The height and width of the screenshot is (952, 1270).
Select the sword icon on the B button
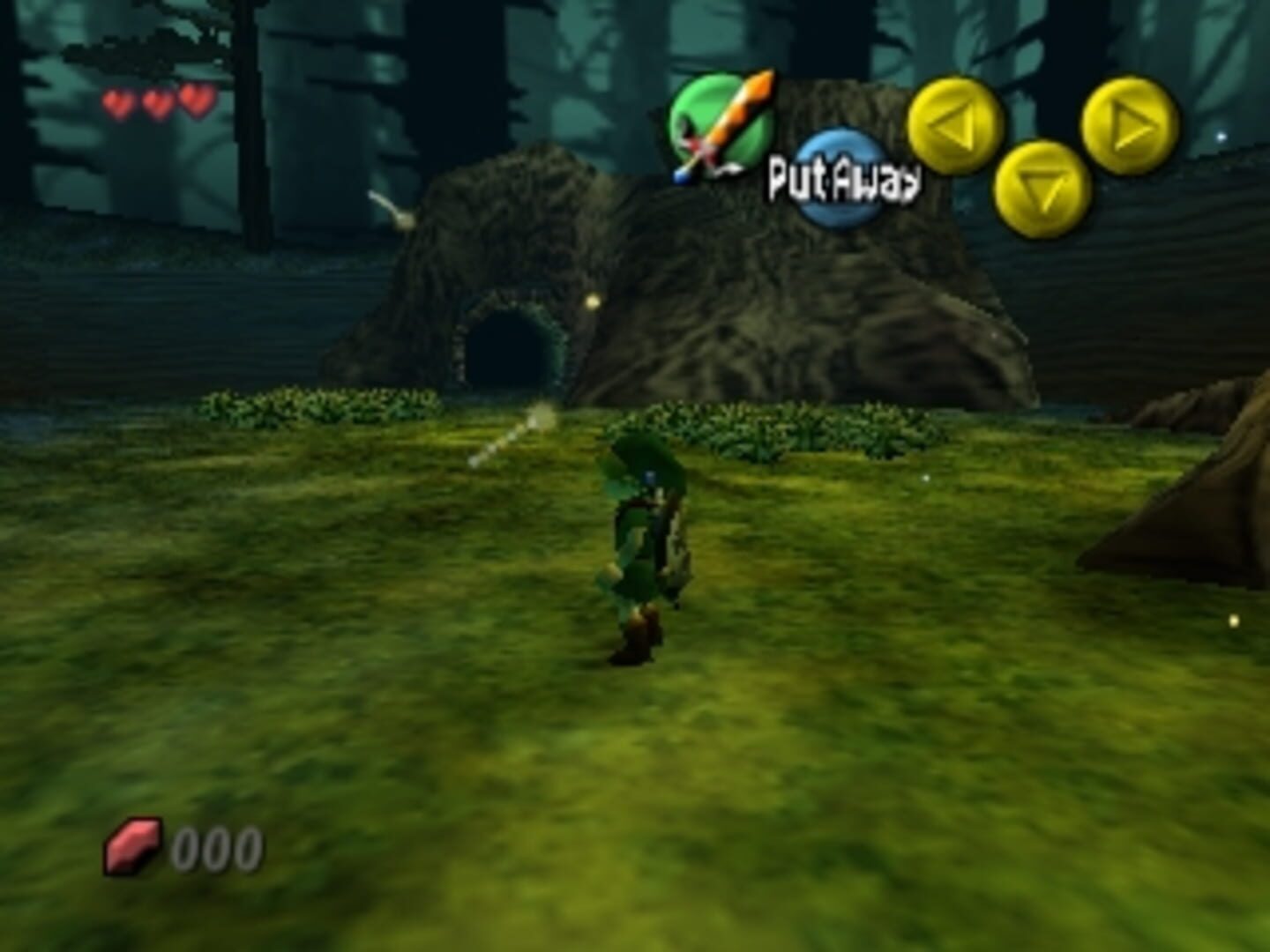(x=725, y=123)
